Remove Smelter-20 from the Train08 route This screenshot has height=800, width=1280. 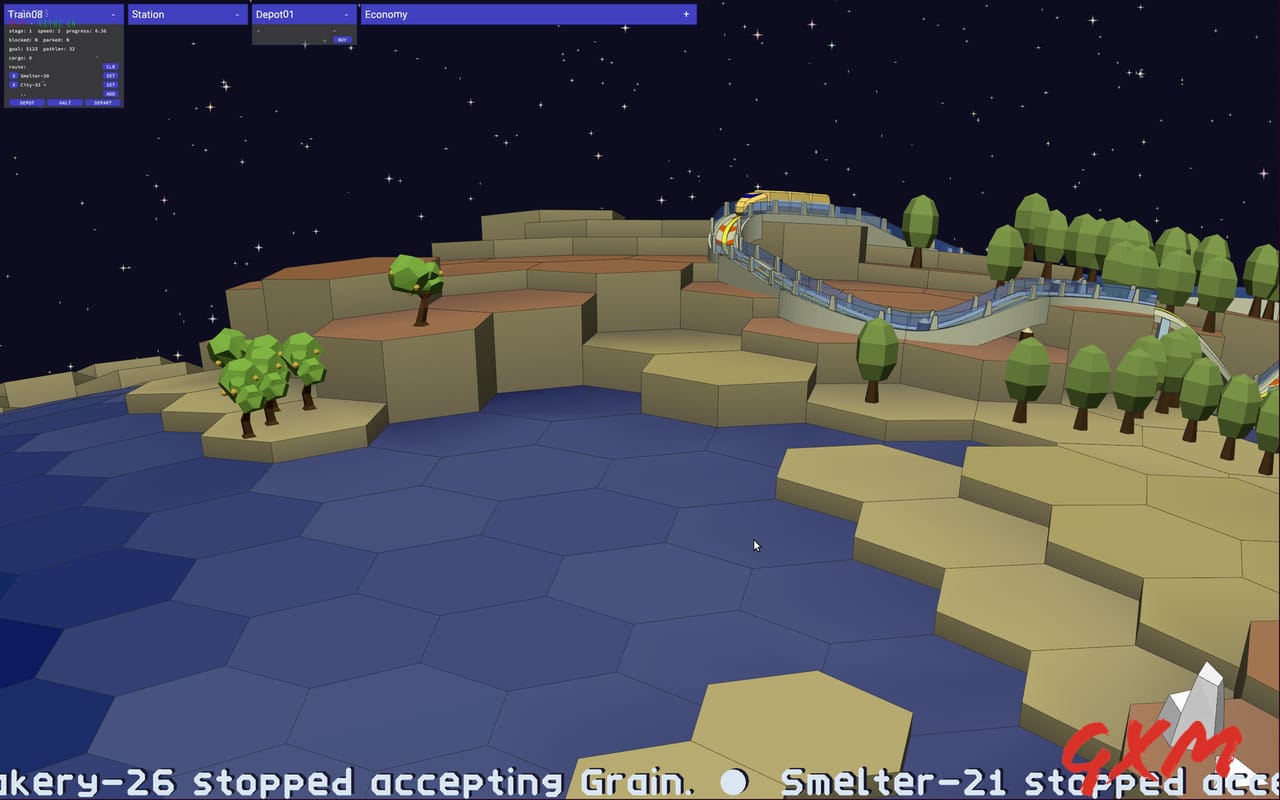(x=13, y=74)
